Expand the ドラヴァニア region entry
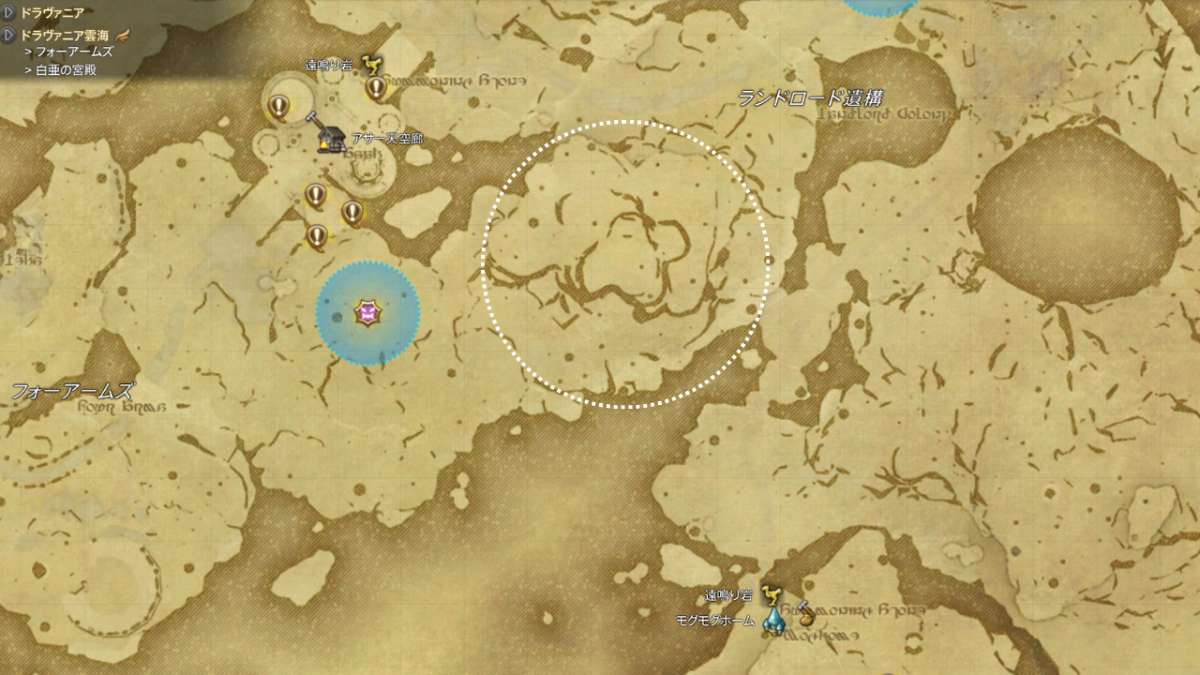Viewport: 1200px width, 675px height. click(9, 13)
